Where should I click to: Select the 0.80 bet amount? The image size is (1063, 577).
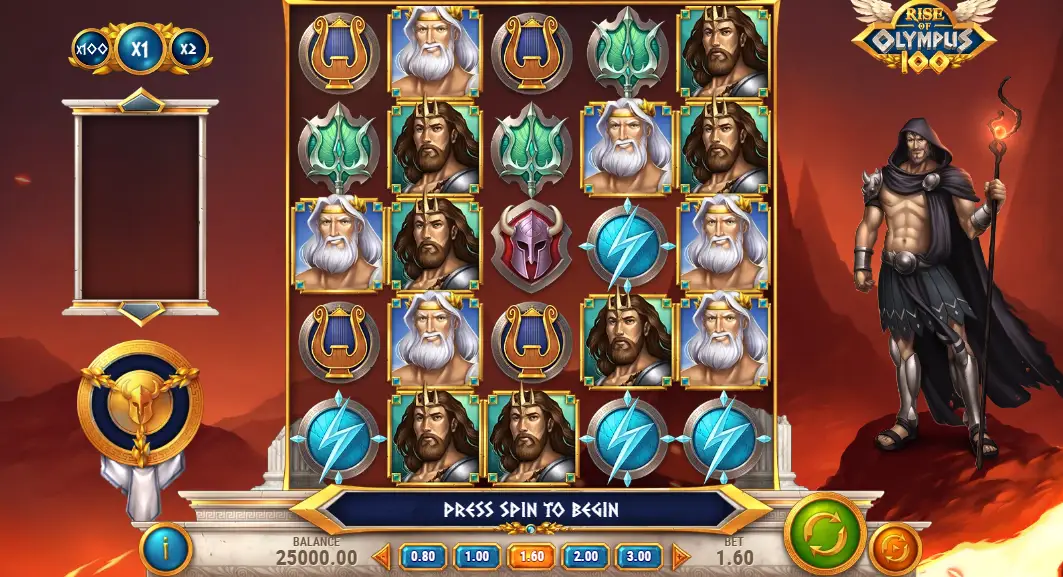[x=421, y=556]
